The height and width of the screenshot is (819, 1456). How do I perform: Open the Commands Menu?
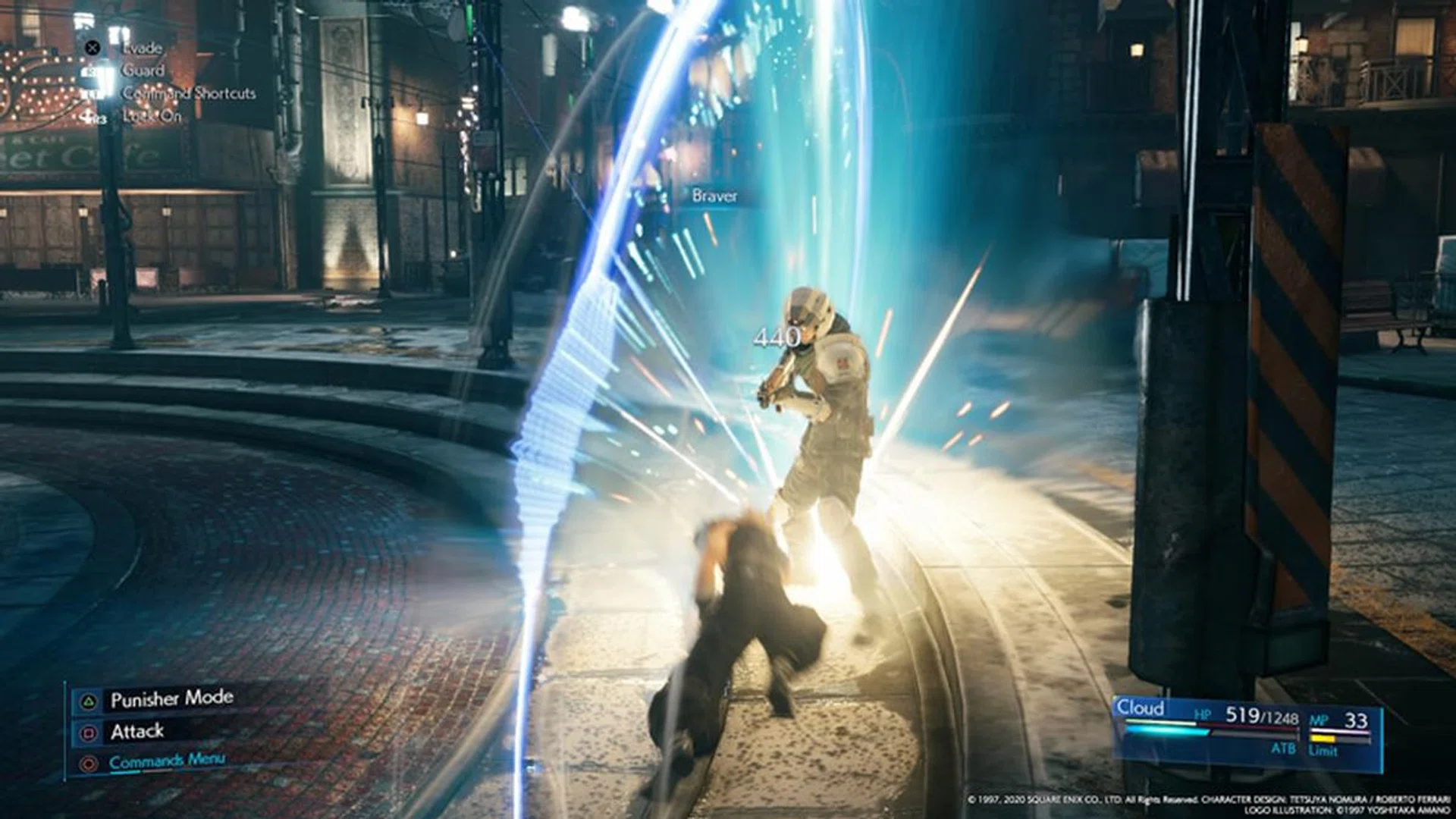(x=168, y=761)
